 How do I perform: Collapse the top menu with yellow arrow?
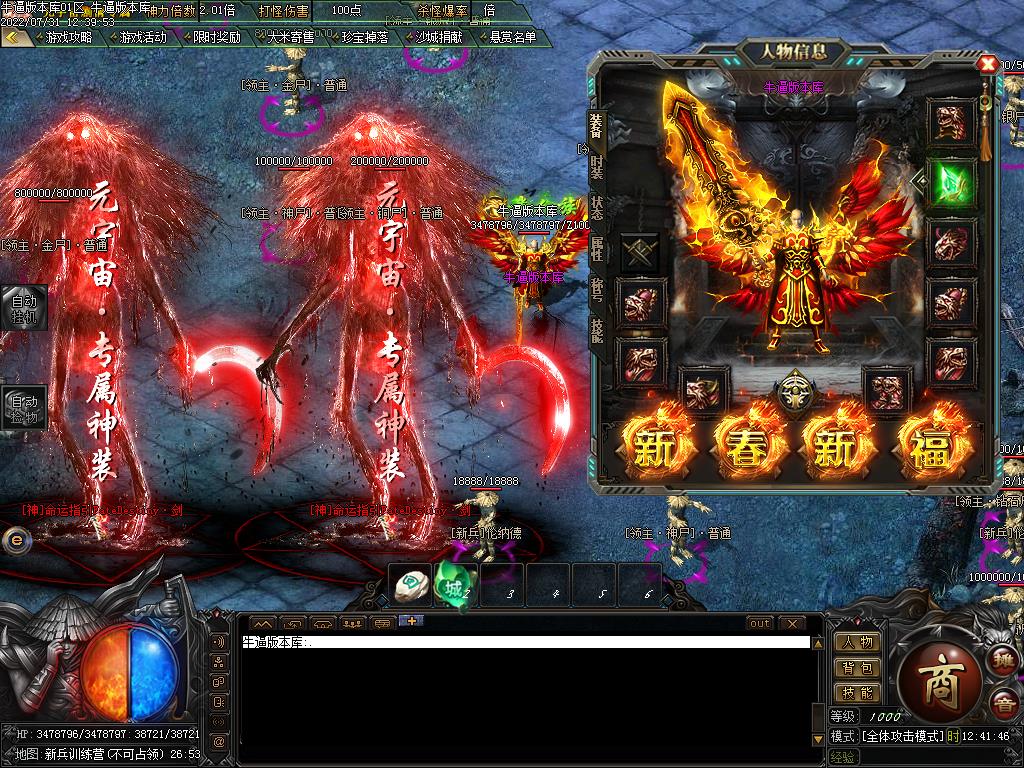click(x=14, y=37)
